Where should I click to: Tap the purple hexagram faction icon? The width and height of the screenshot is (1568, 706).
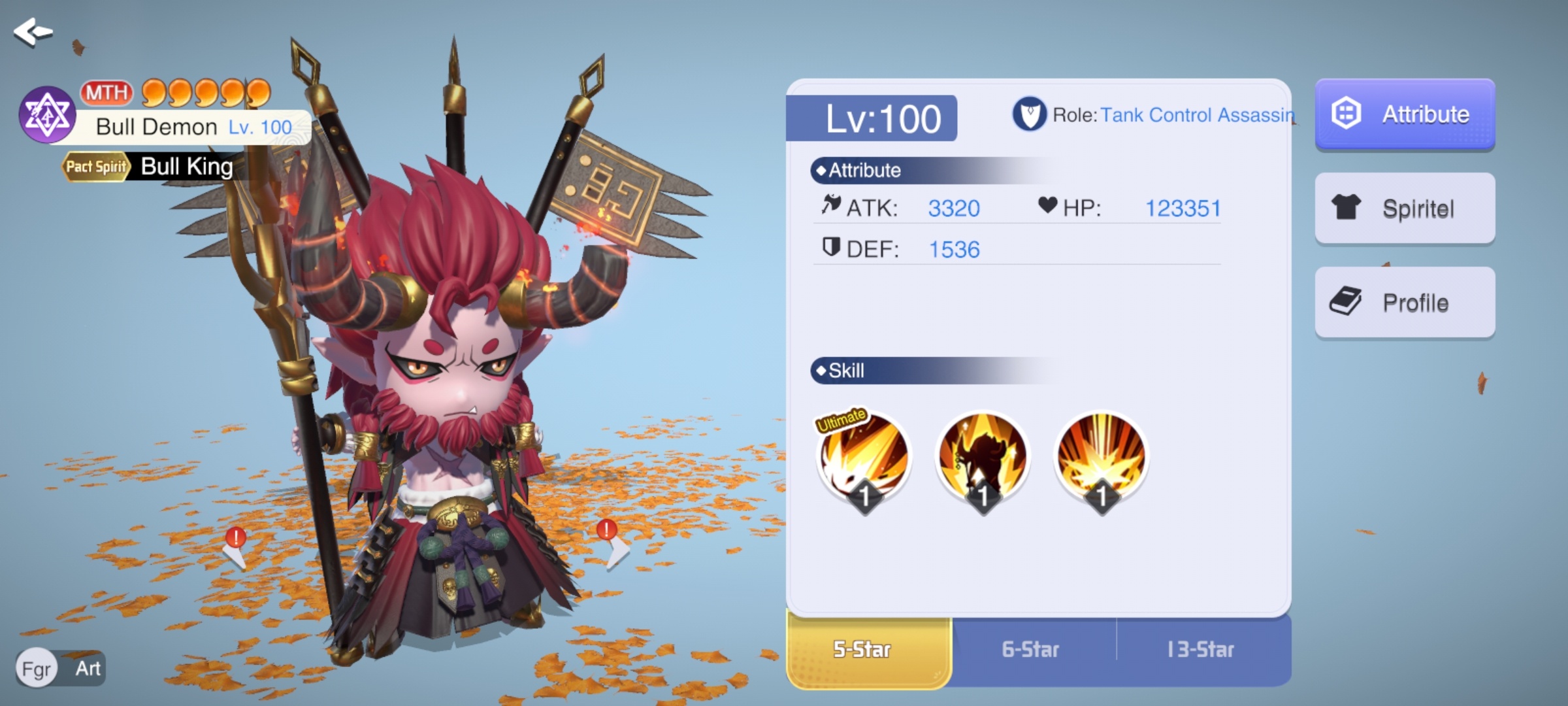(x=47, y=115)
